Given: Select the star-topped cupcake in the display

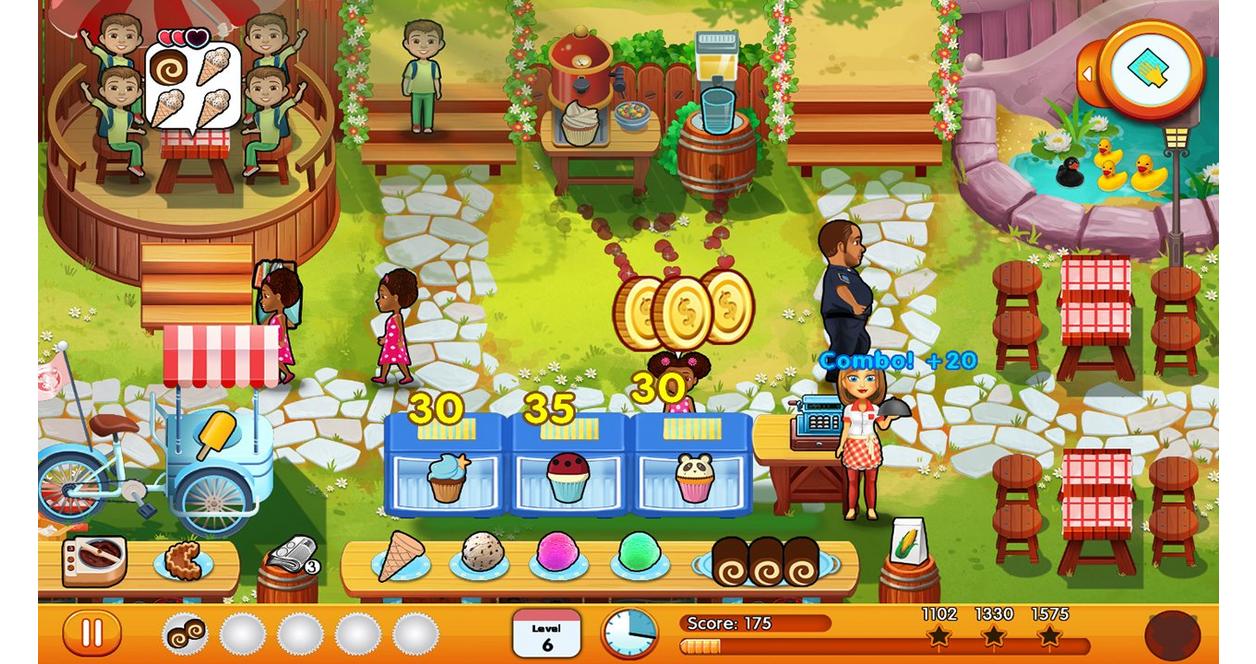Looking at the screenshot, I should click(447, 476).
